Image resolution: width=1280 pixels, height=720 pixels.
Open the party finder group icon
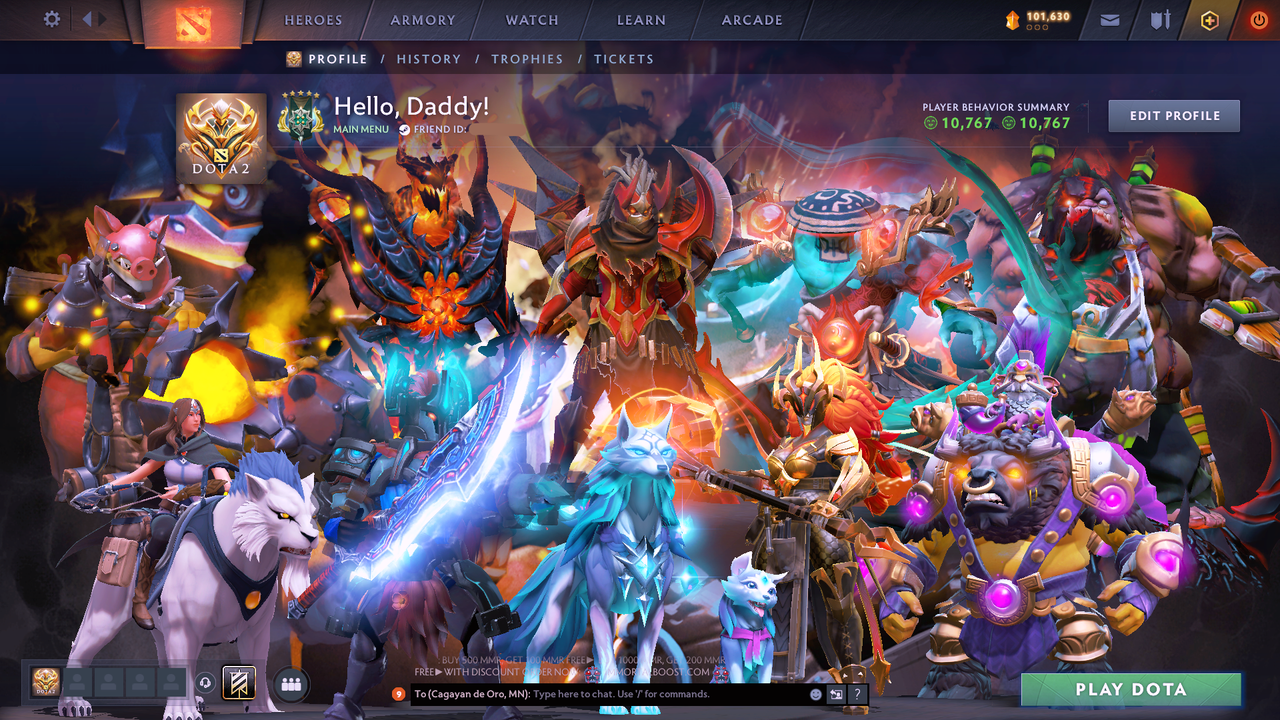coord(289,684)
